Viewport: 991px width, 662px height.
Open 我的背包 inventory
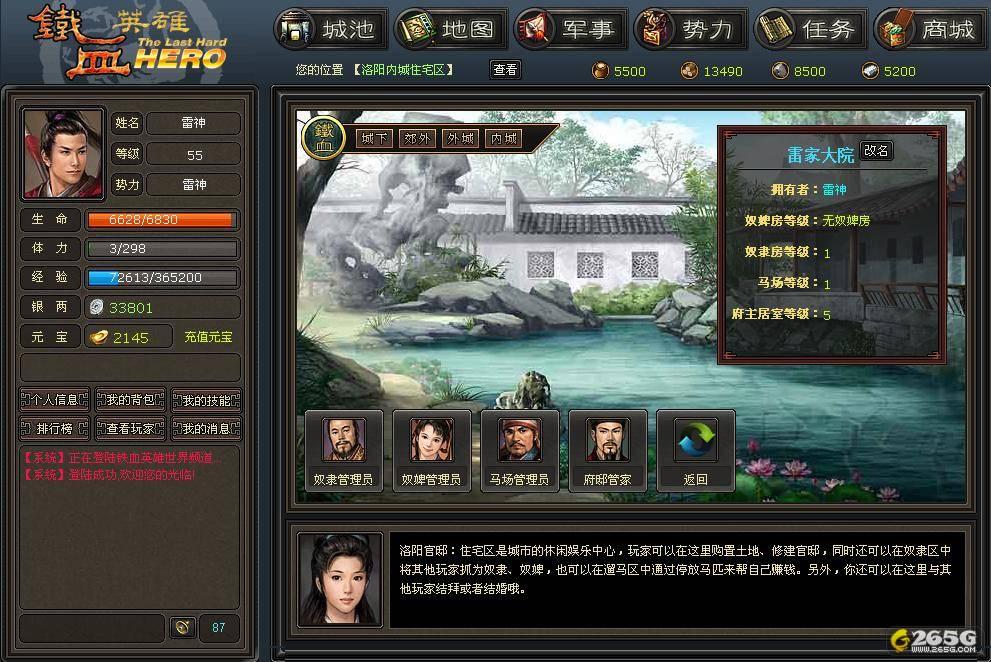[x=131, y=400]
